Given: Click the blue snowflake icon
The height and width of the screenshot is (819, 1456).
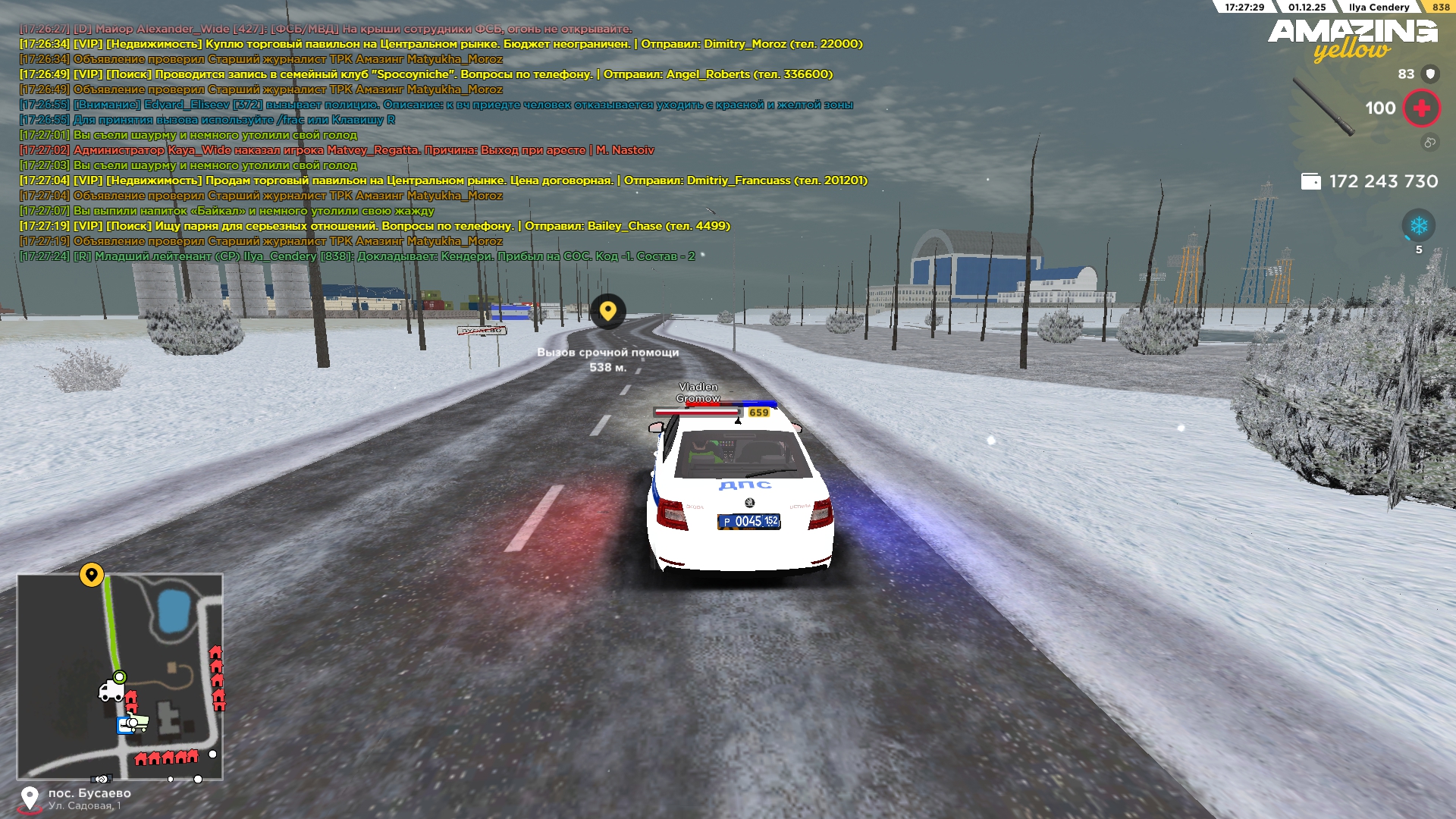Looking at the screenshot, I should click(x=1418, y=225).
